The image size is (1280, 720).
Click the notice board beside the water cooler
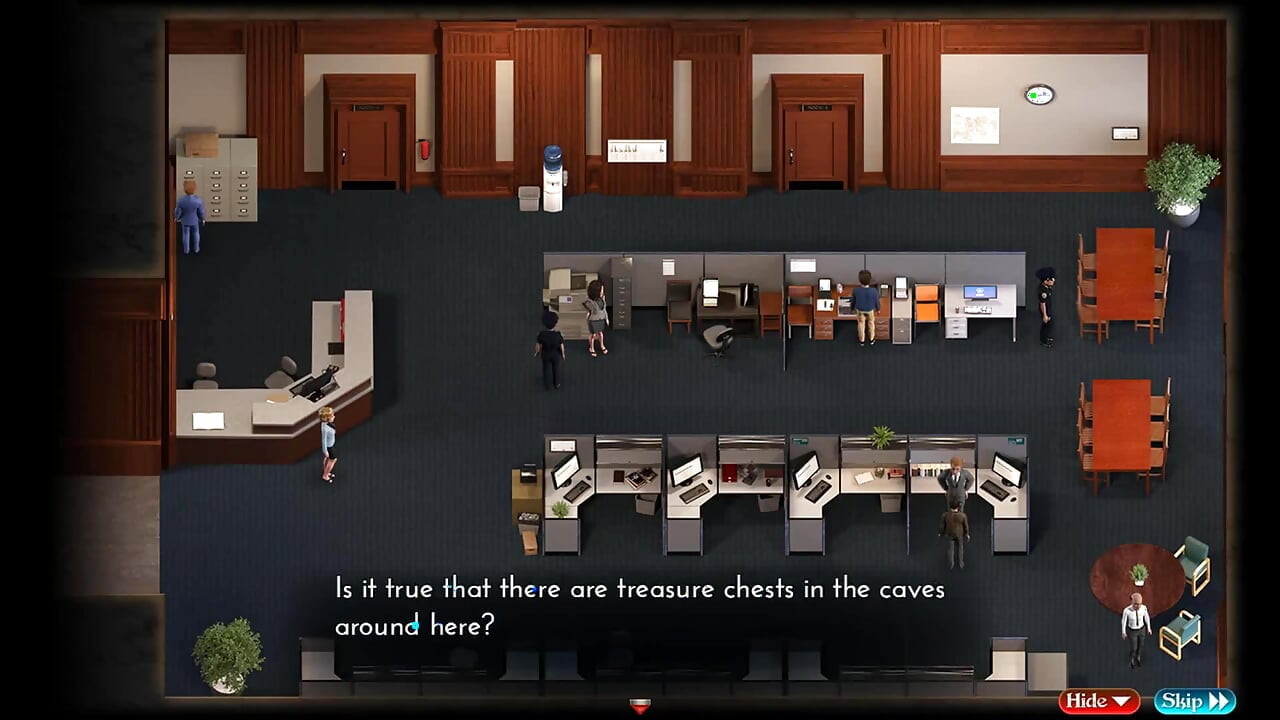click(x=637, y=150)
